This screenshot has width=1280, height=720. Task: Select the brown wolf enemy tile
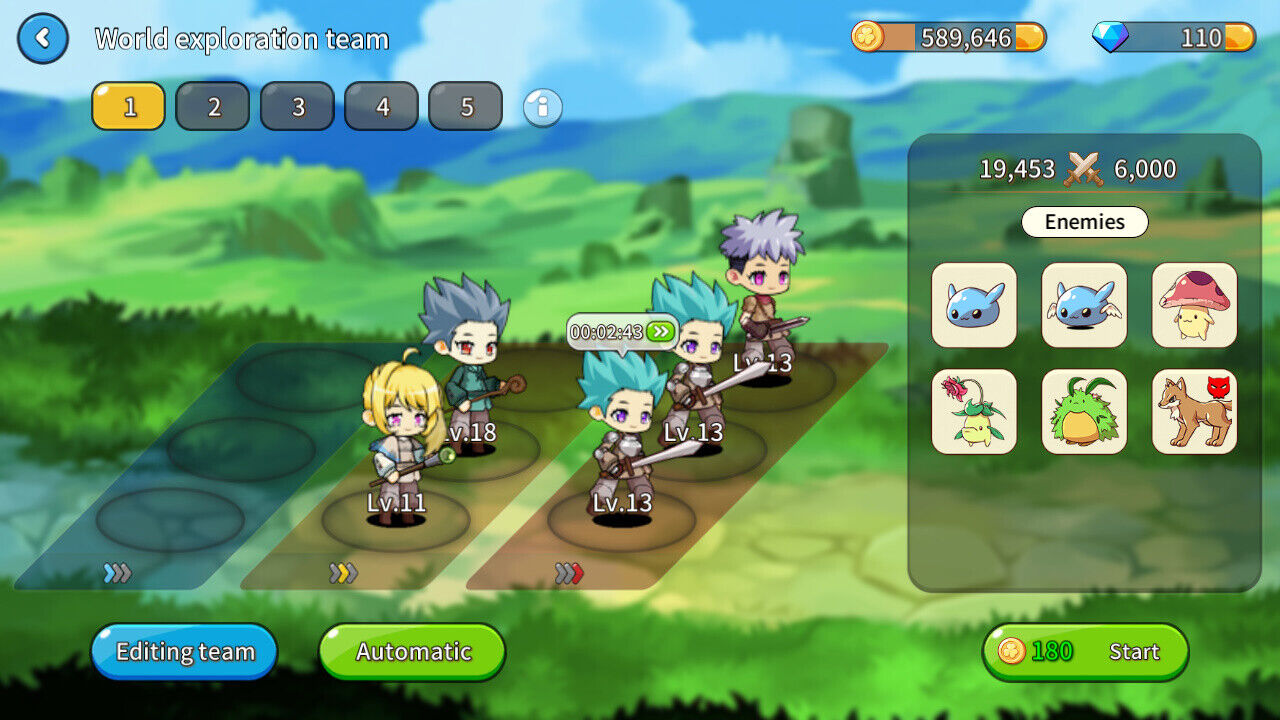1194,412
